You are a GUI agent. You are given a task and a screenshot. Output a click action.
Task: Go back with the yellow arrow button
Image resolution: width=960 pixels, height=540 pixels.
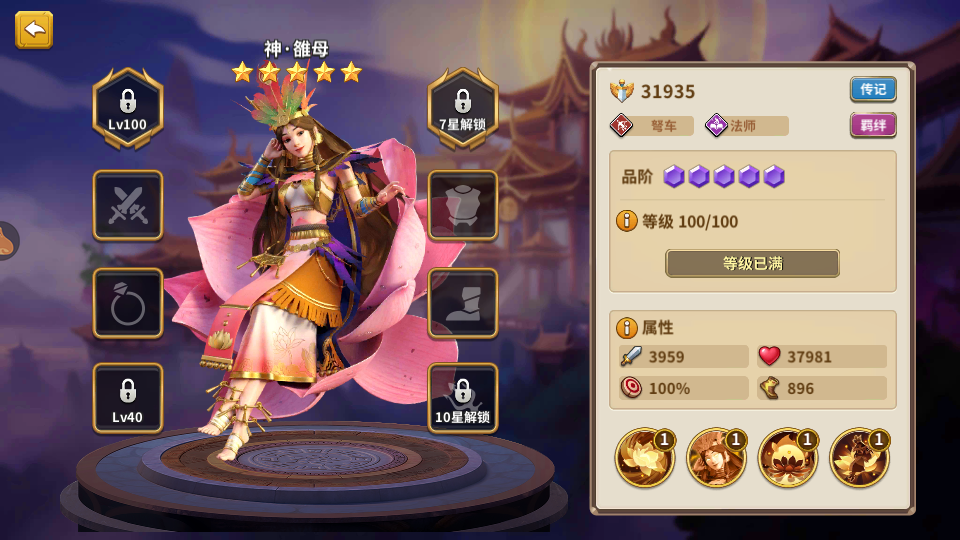[x=34, y=30]
